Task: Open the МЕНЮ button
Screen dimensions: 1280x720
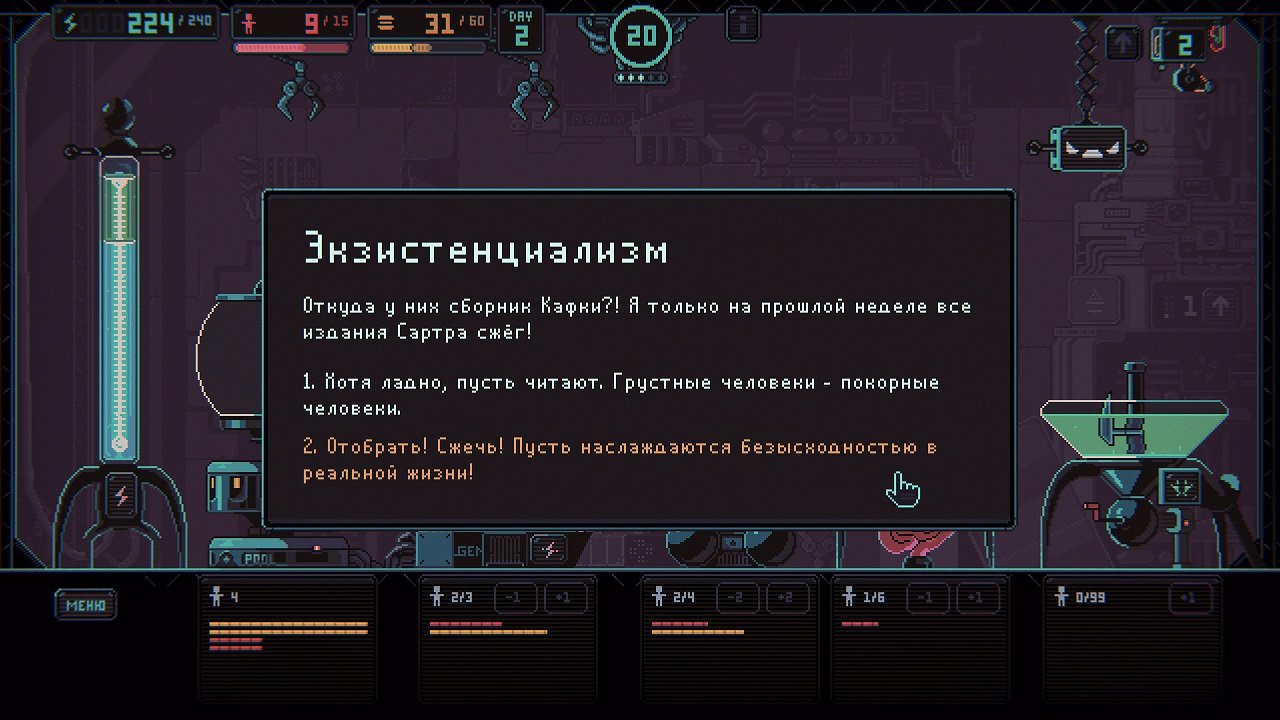Action: click(x=86, y=604)
